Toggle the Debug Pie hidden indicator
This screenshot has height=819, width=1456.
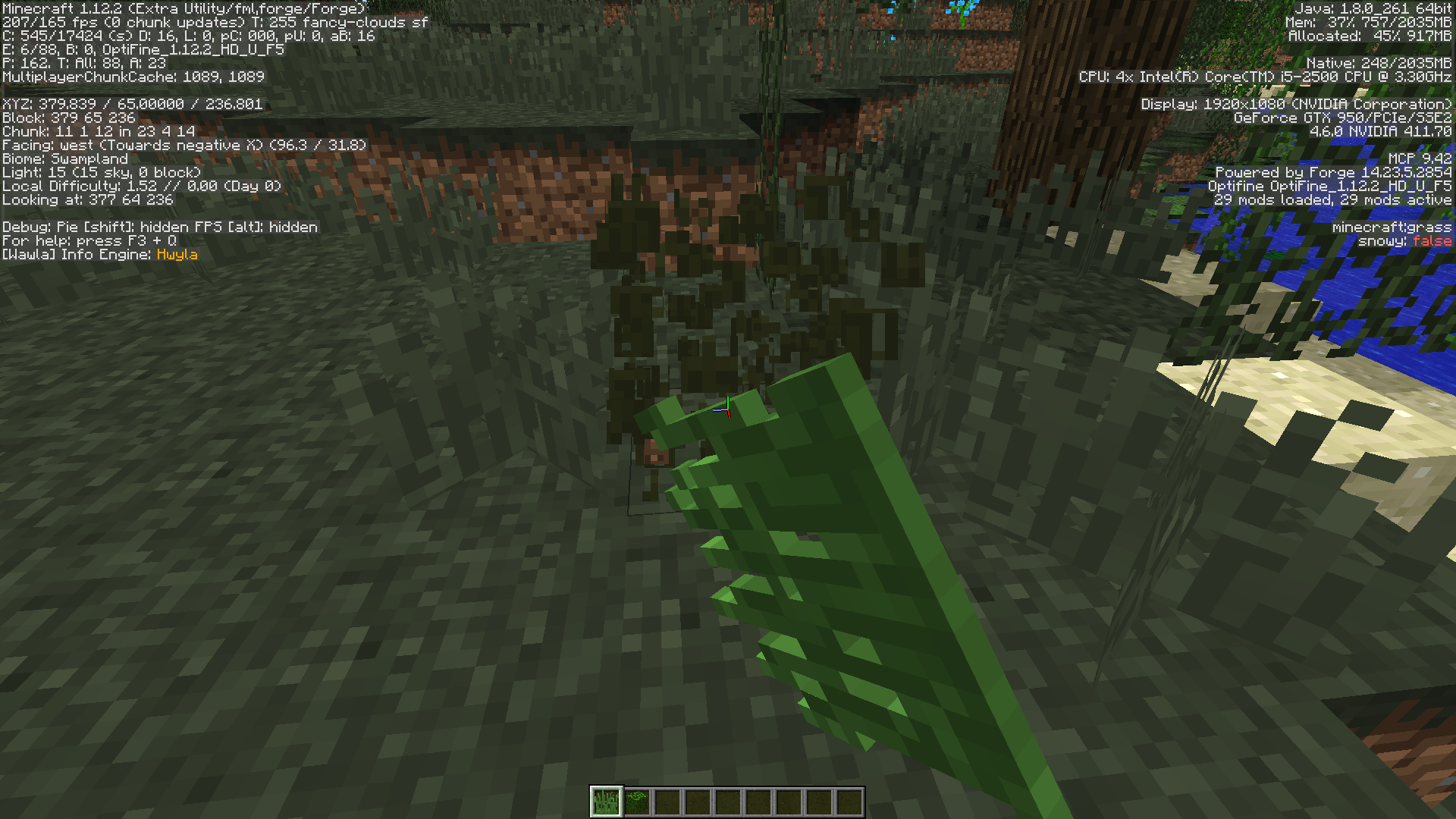91,227
